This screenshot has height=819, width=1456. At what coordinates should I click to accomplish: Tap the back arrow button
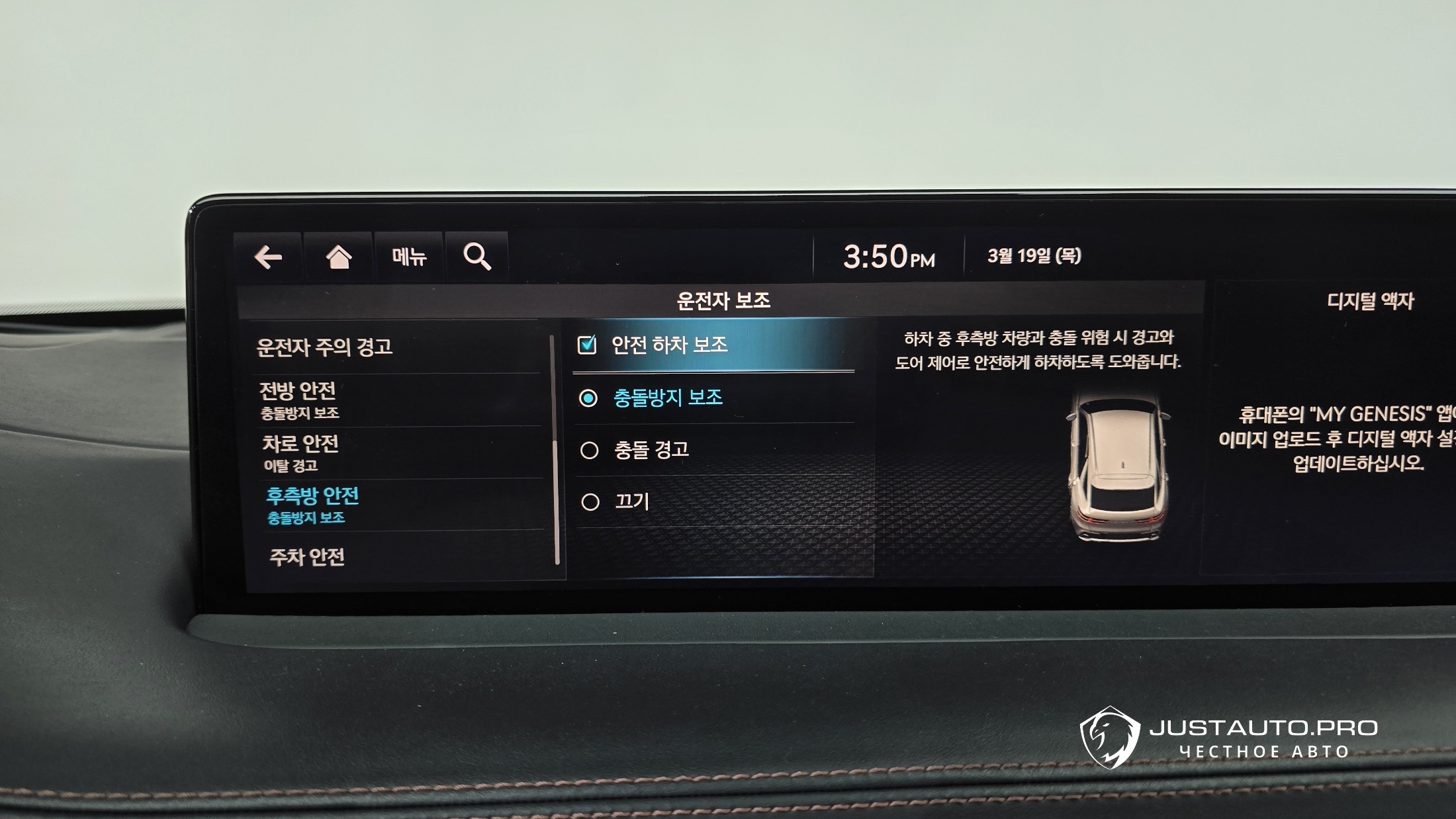(268, 257)
